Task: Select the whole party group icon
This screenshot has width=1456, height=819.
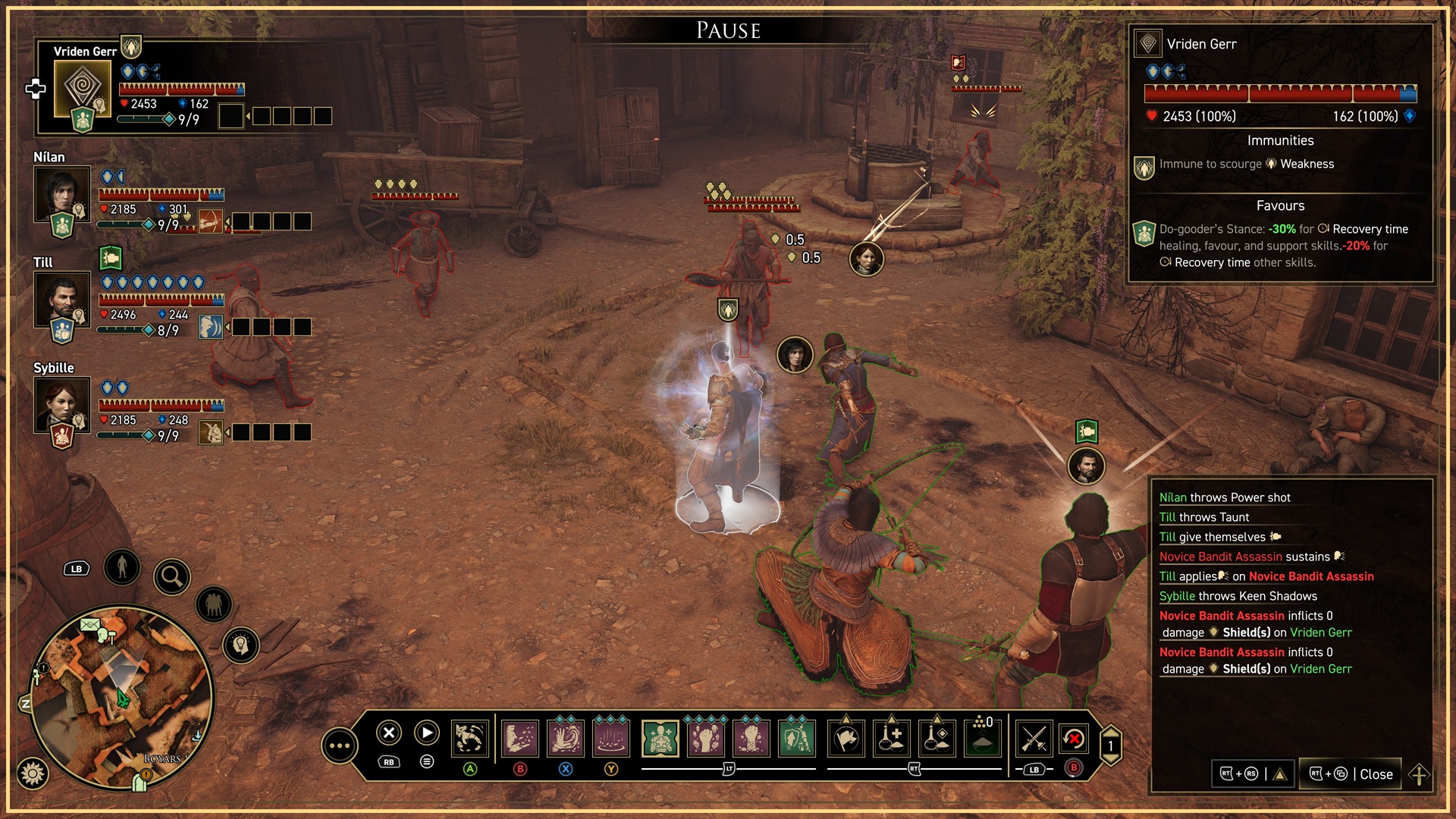Action: pos(214,605)
